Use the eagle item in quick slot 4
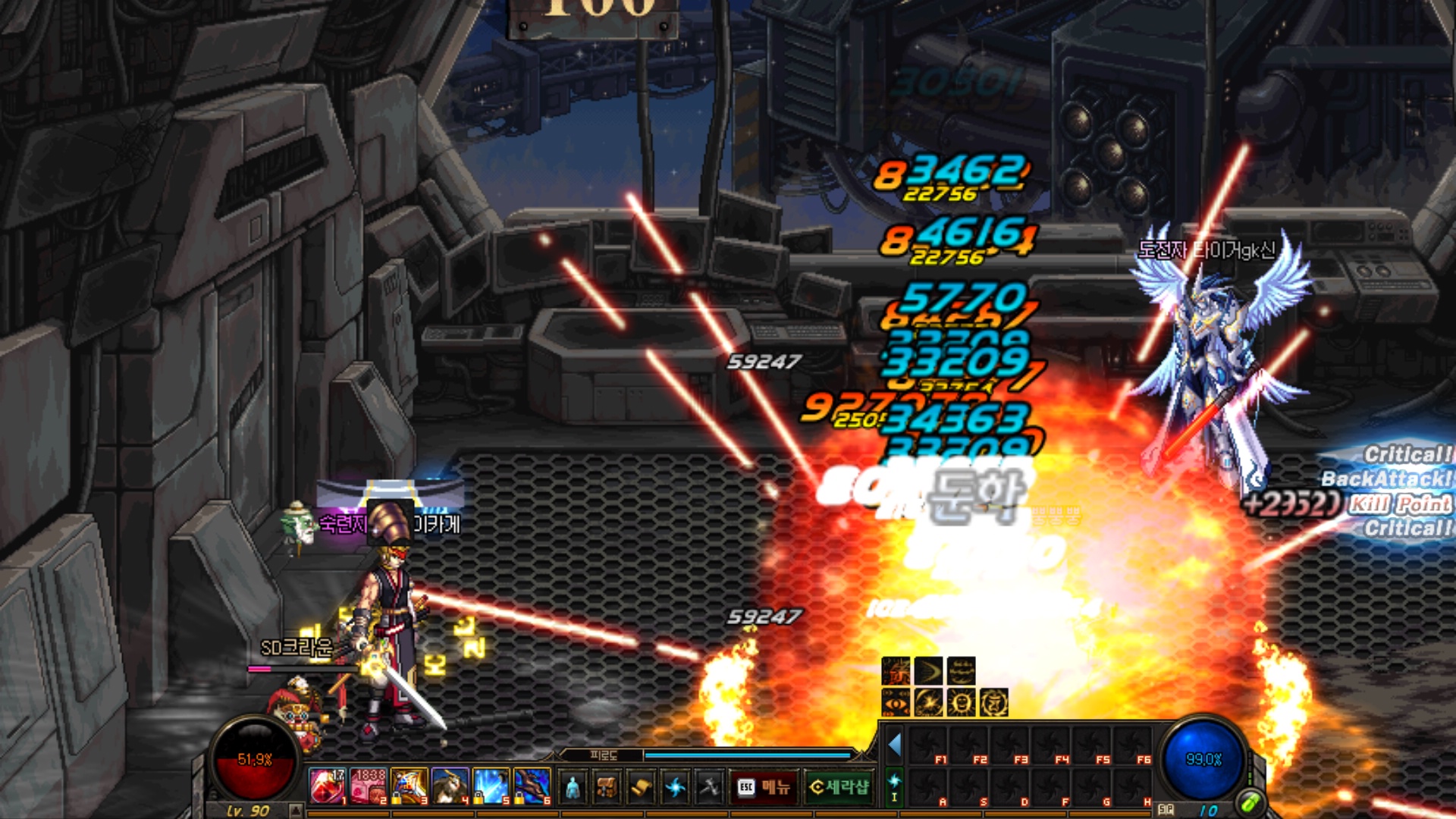This screenshot has height=819, width=1456. click(x=450, y=786)
